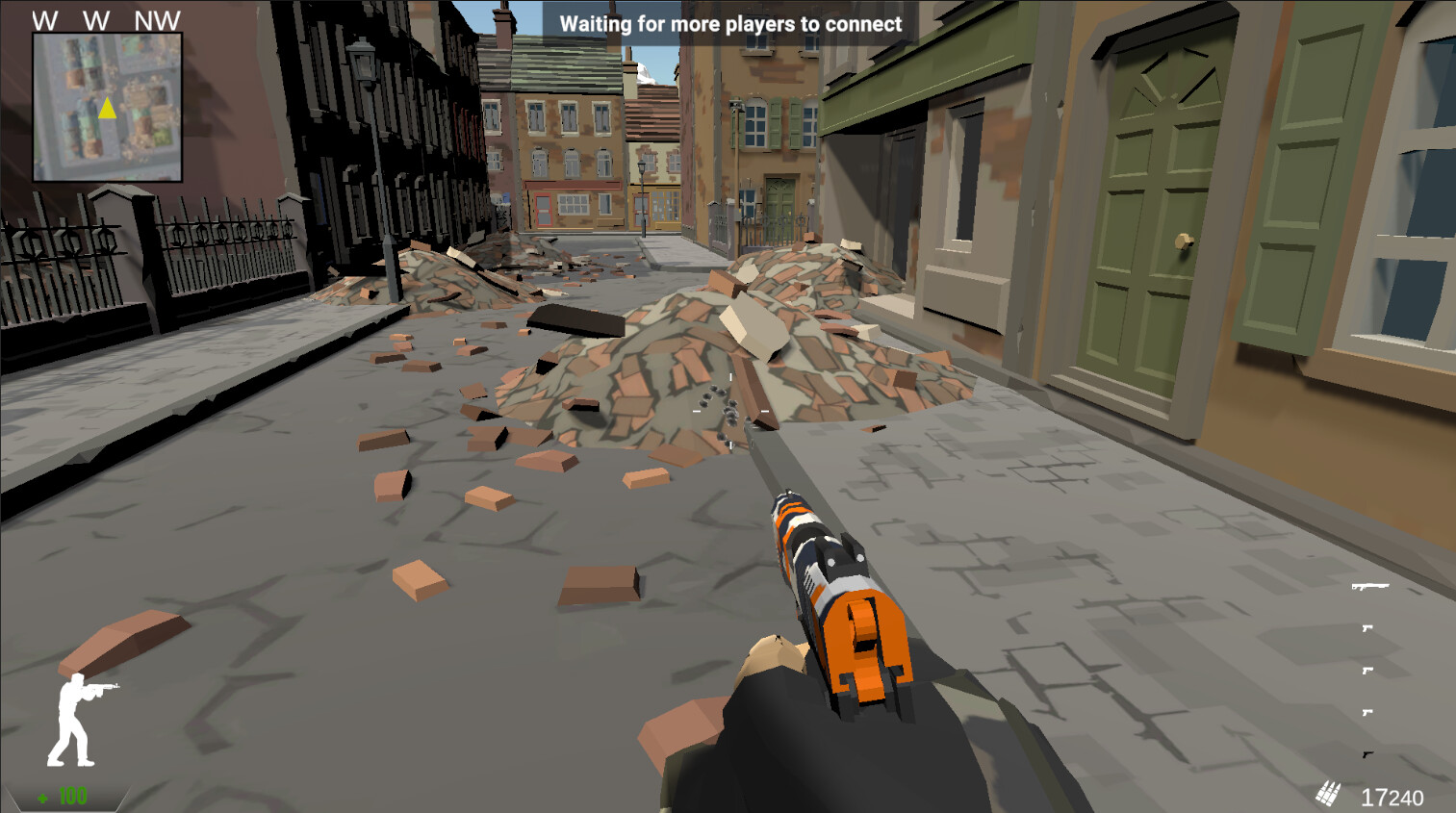Select the topmost pistol weapon slot icon
Viewport: 1456px width, 813px height.
click(1367, 628)
